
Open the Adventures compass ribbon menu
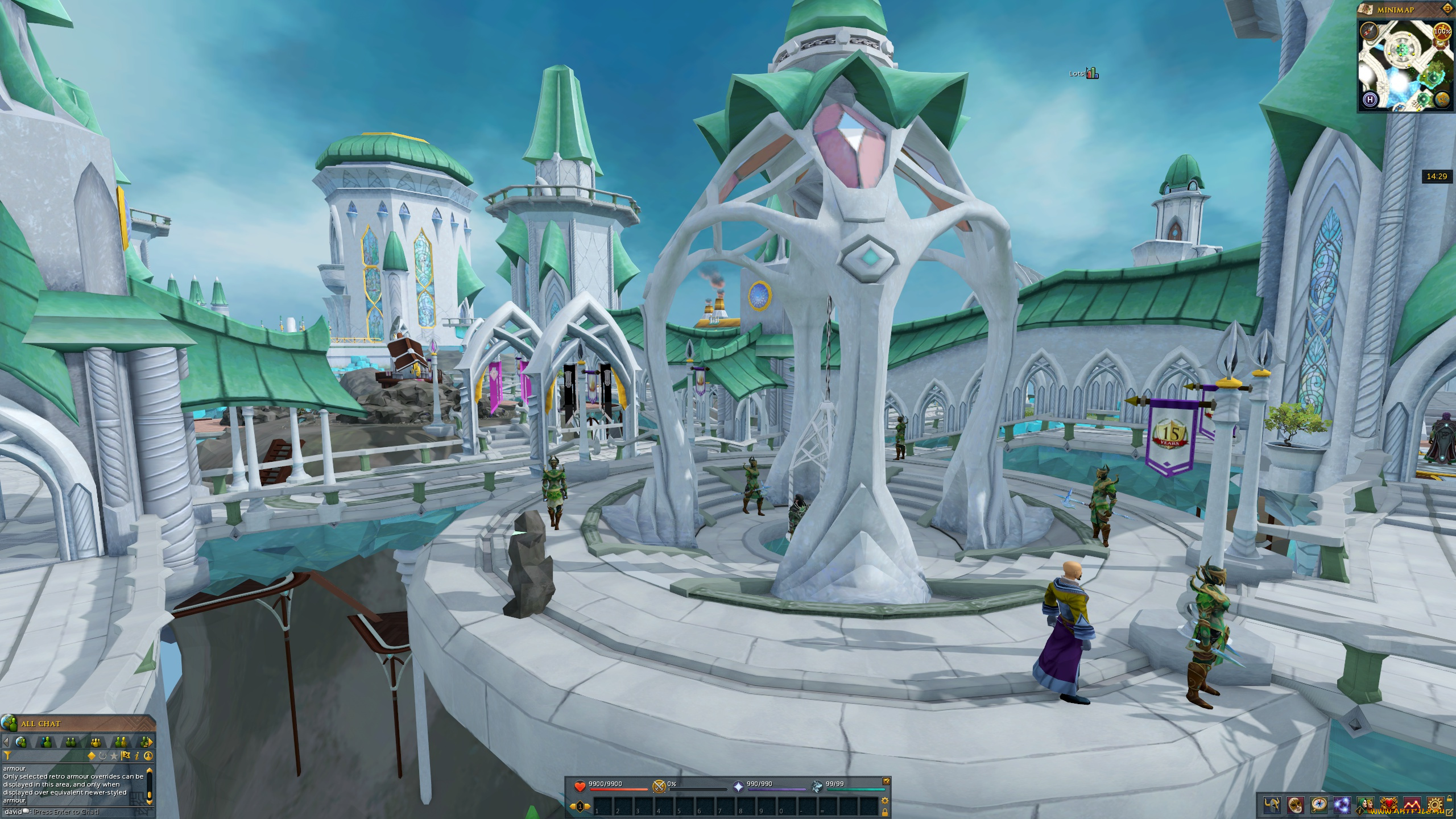click(1318, 805)
